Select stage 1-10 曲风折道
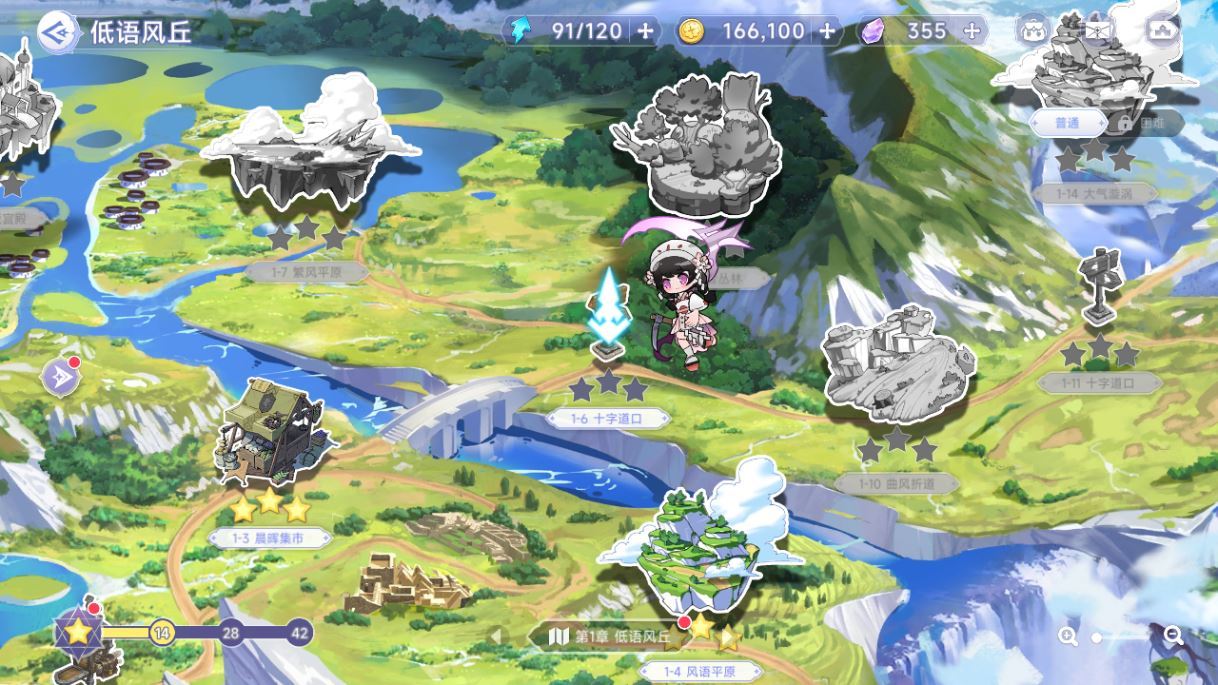 [897, 365]
